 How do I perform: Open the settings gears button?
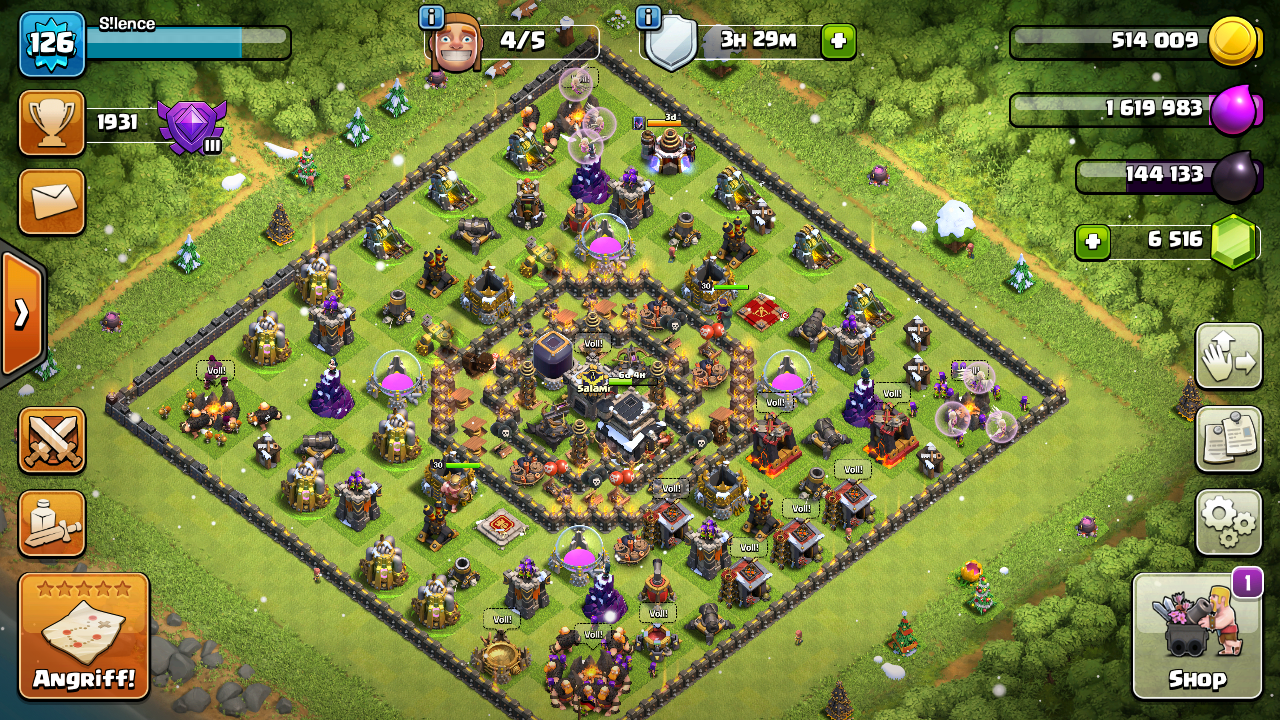(x=1228, y=521)
